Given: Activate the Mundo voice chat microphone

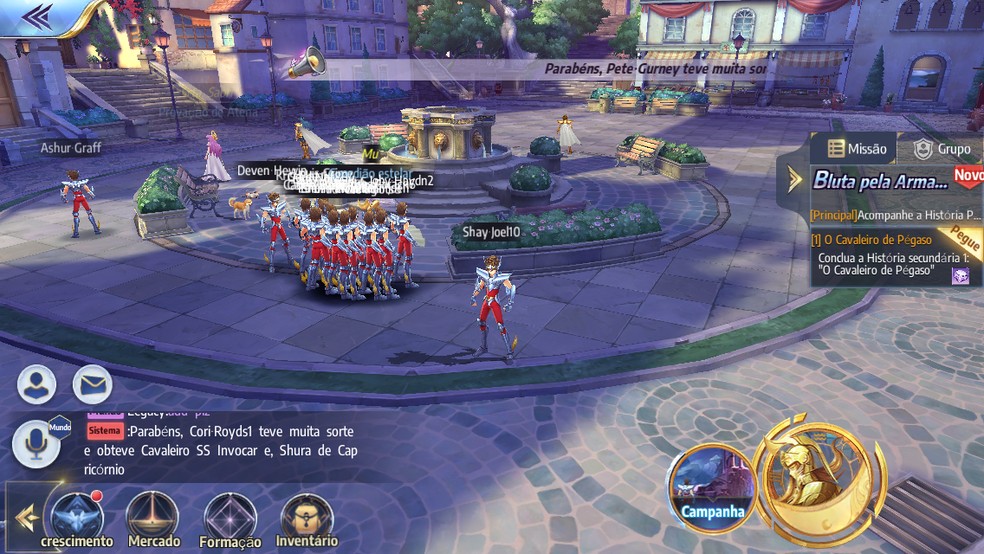Looking at the screenshot, I should [x=35, y=443].
